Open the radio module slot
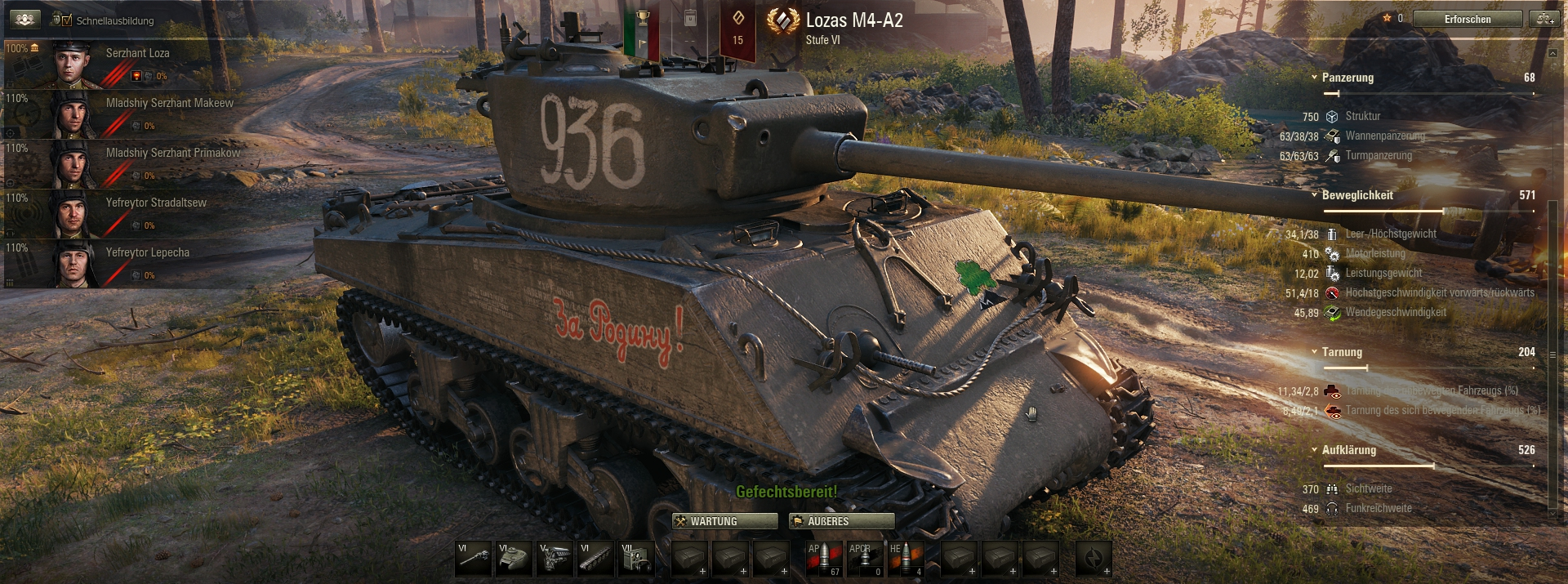Image resolution: width=1568 pixels, height=584 pixels. click(637, 559)
